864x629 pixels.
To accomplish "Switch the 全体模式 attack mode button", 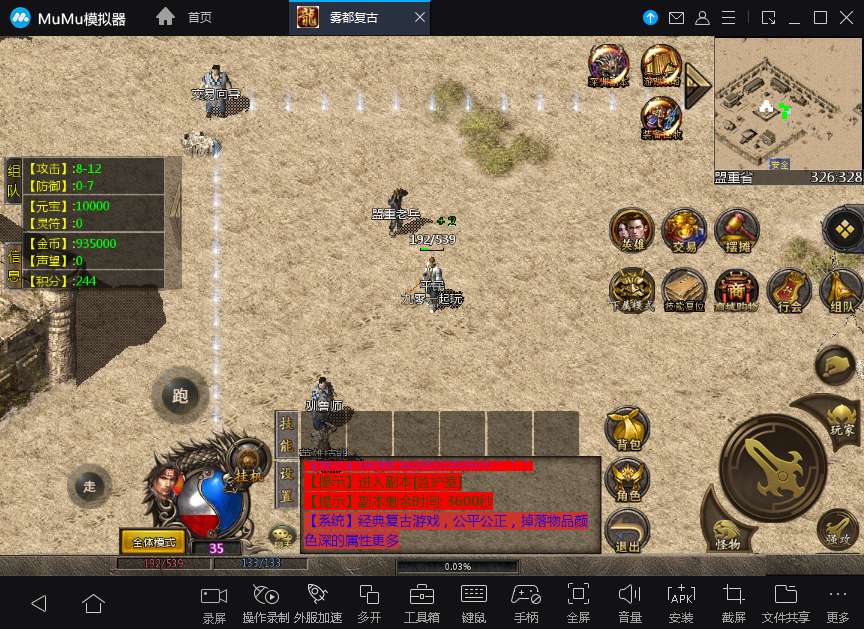I will click(x=153, y=542).
